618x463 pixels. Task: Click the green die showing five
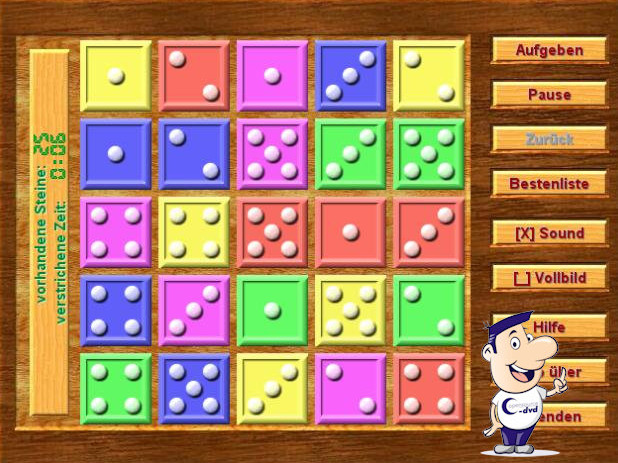[x=428, y=154]
